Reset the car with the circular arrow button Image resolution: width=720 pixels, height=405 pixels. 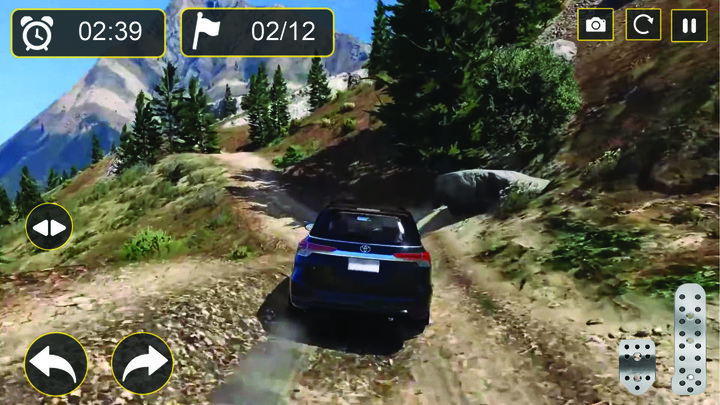[643, 25]
